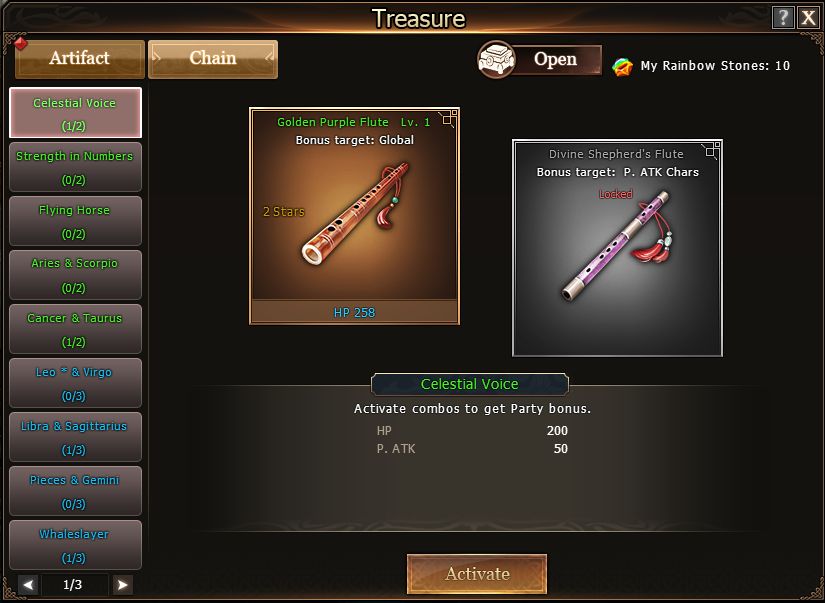Click the Open treasure chest button
This screenshot has height=603, width=825.
coord(540,60)
